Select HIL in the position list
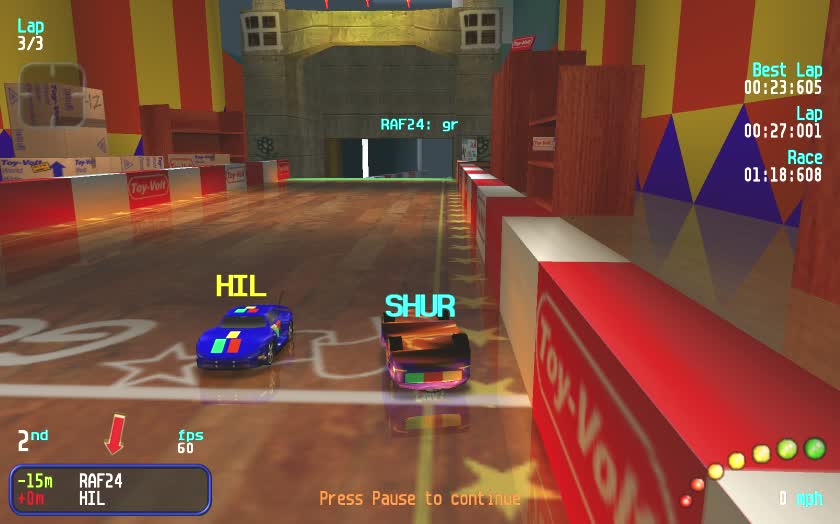 (x=92, y=498)
